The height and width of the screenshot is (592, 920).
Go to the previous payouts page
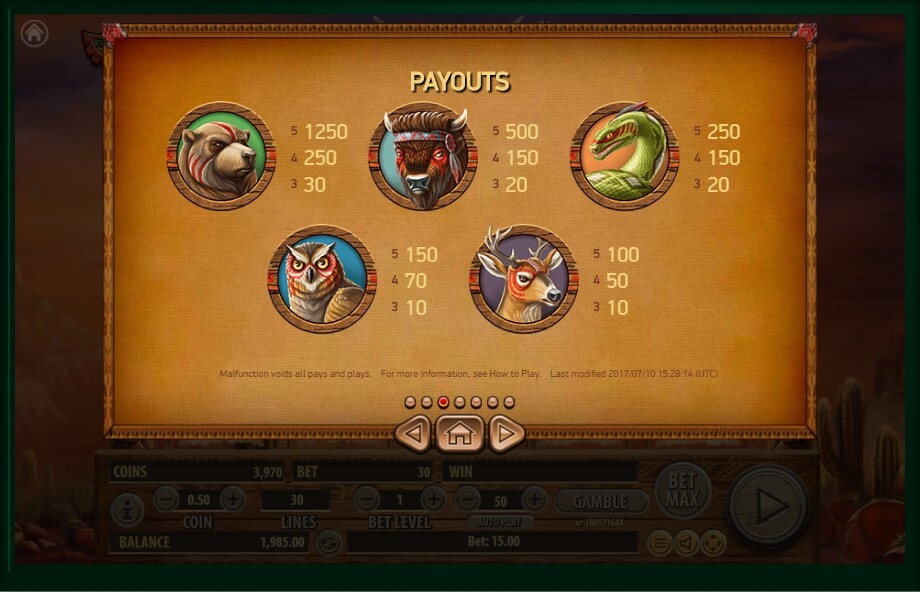(413, 433)
